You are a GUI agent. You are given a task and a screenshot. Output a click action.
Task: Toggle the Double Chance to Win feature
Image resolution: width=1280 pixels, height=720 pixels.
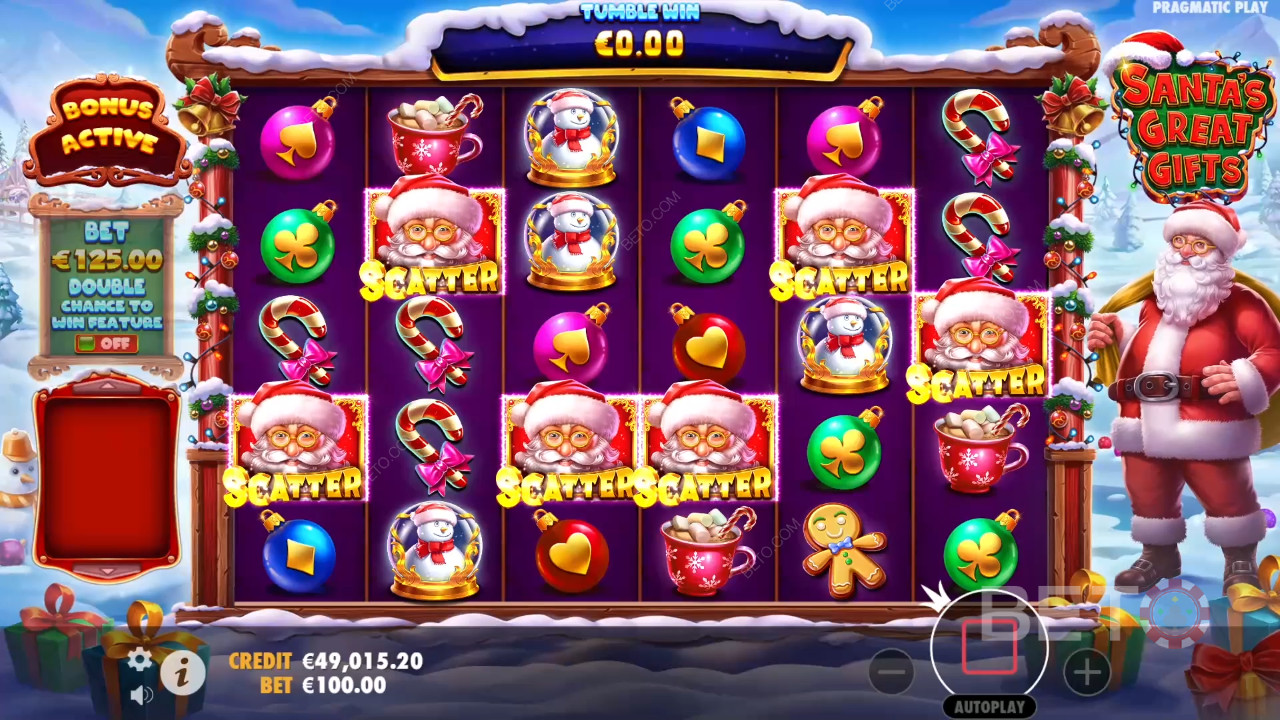click(x=106, y=343)
